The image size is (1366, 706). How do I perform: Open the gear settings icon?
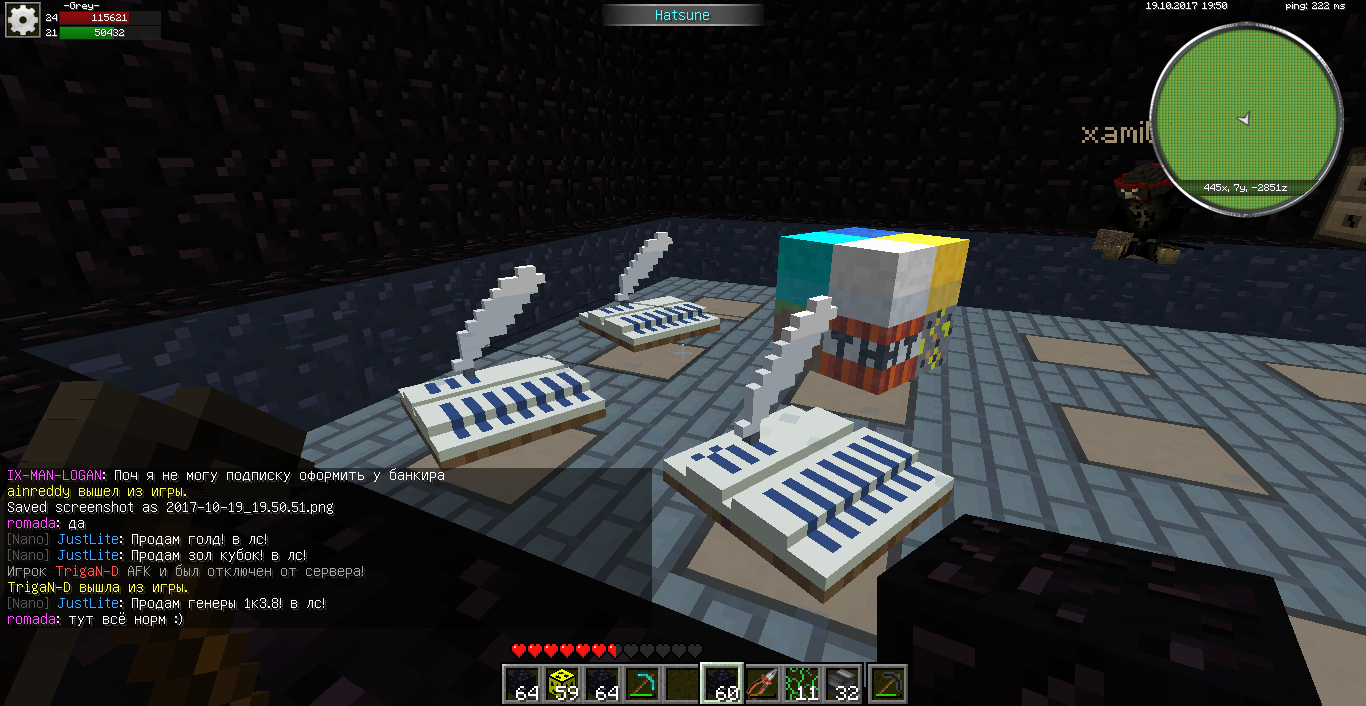21,19
